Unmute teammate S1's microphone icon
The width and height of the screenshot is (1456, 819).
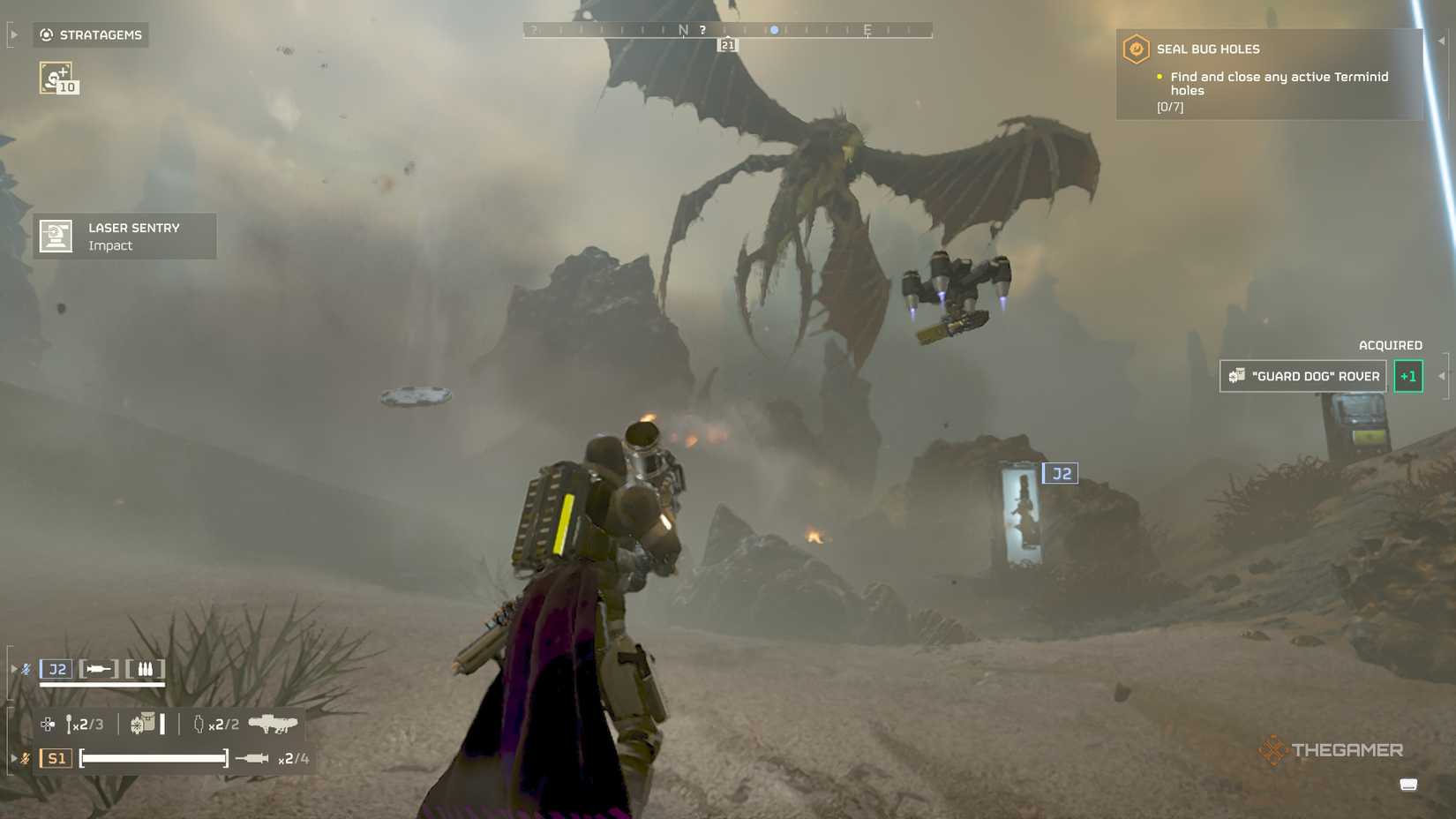24,759
